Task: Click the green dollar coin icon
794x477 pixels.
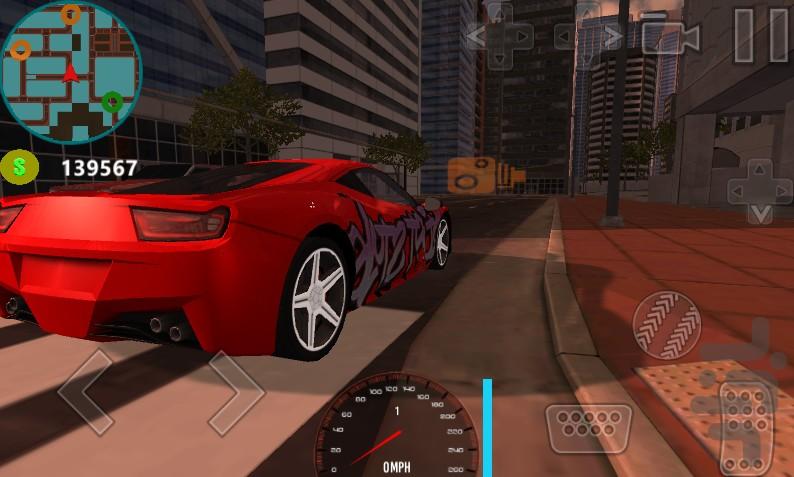Action: (19, 167)
